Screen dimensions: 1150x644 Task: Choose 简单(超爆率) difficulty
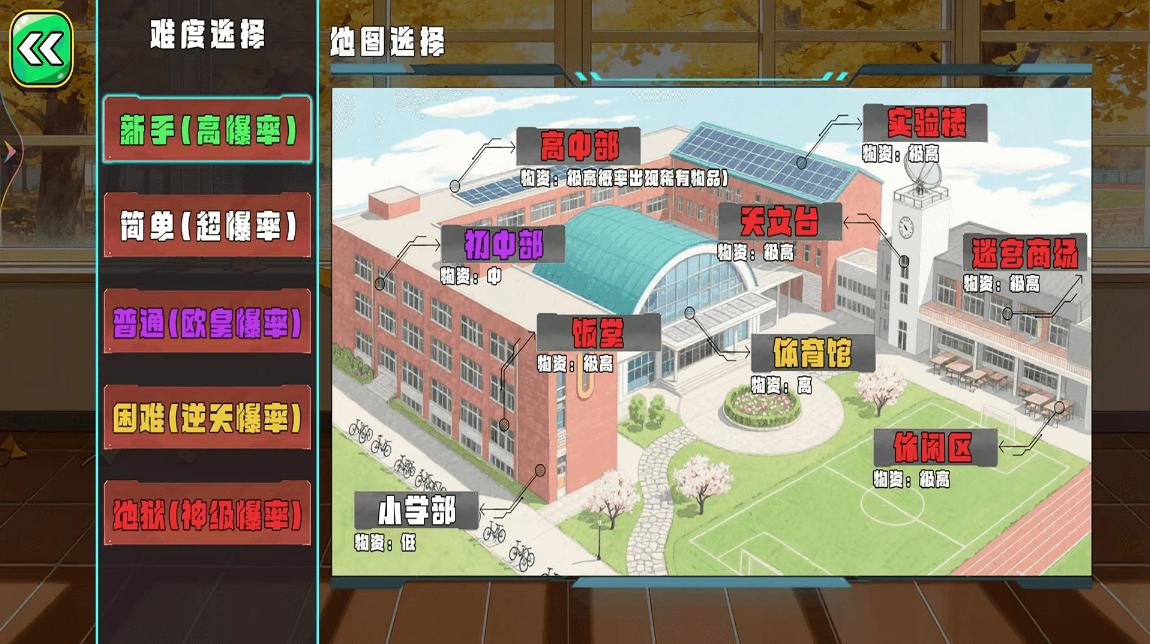tap(207, 226)
